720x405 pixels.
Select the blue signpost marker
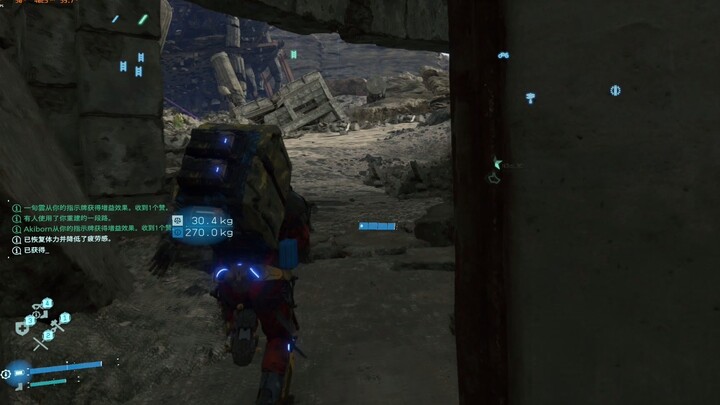[531, 97]
